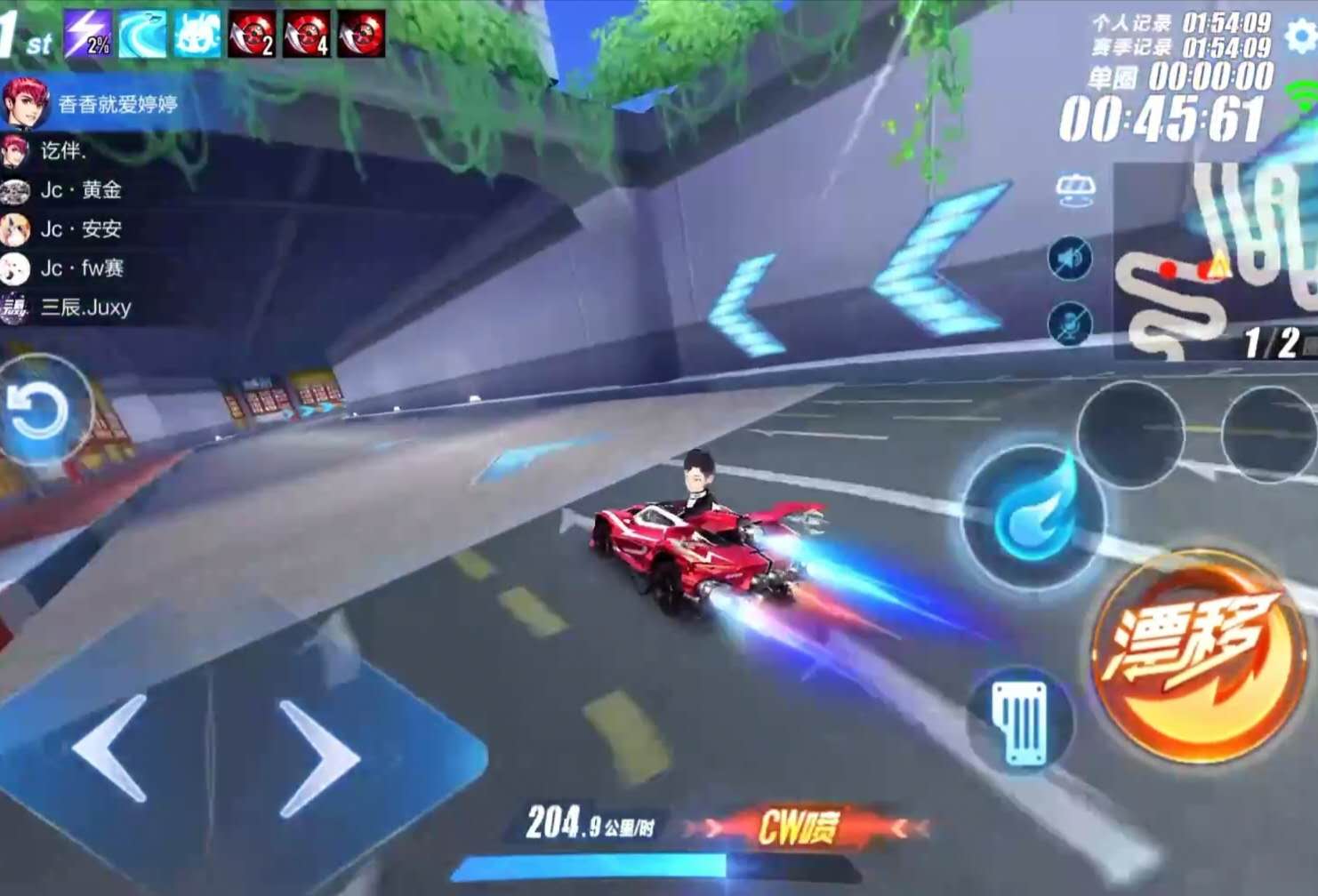Toggle the muted microphone icon

click(1070, 322)
